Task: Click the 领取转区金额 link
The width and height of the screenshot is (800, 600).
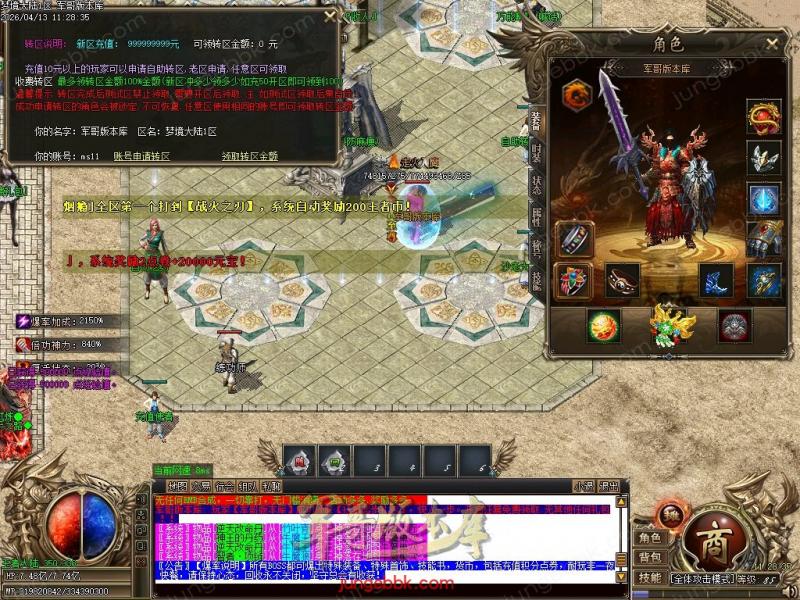Action: (x=249, y=157)
